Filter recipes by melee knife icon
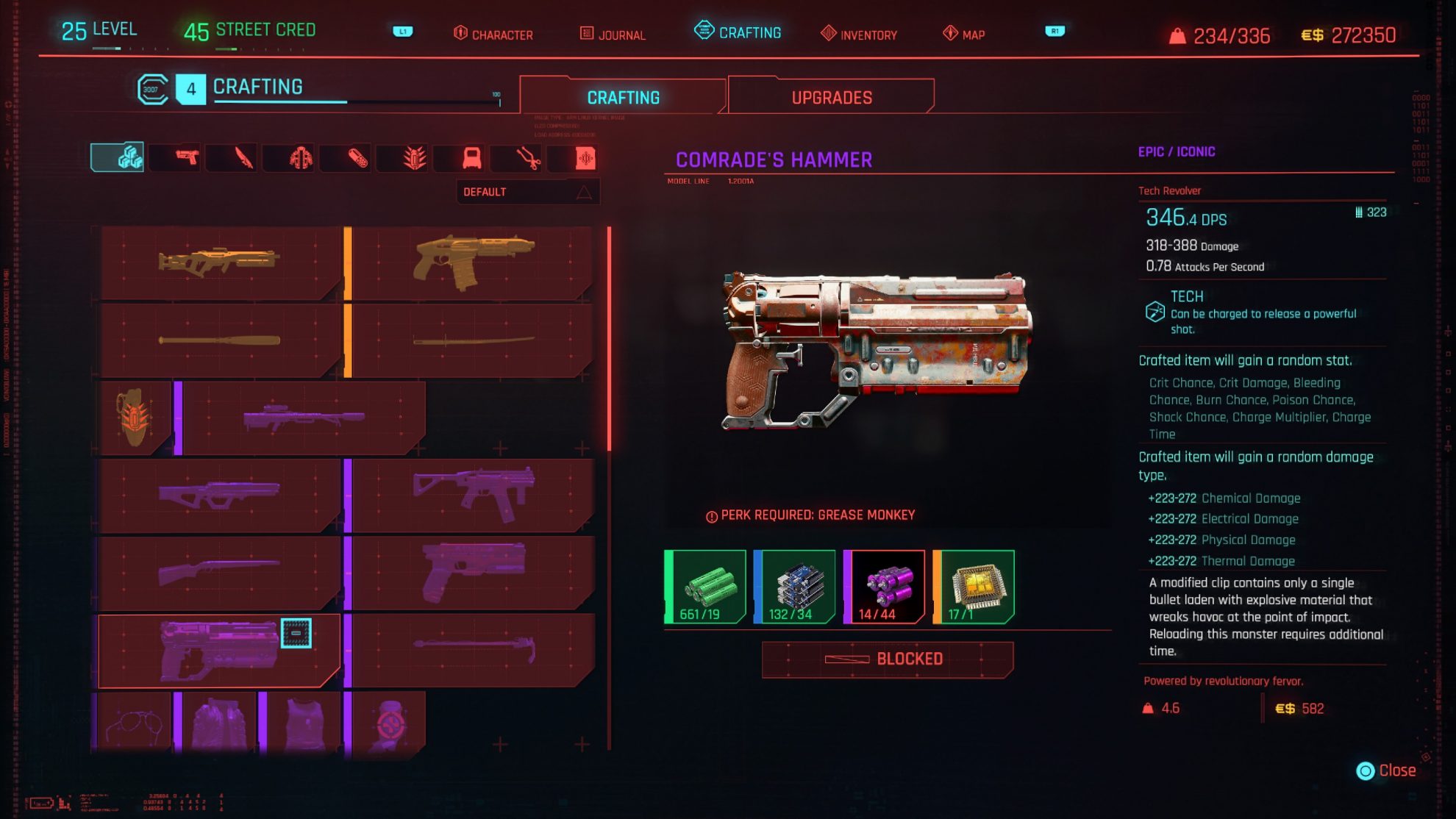Image resolution: width=1456 pixels, height=819 pixels. (243, 157)
